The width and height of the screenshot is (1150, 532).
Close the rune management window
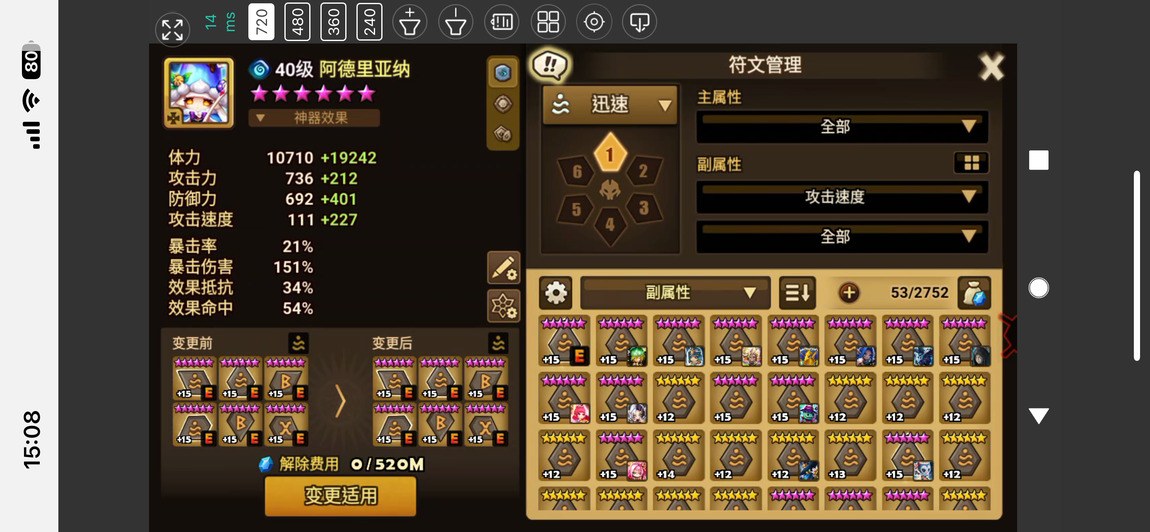(990, 67)
